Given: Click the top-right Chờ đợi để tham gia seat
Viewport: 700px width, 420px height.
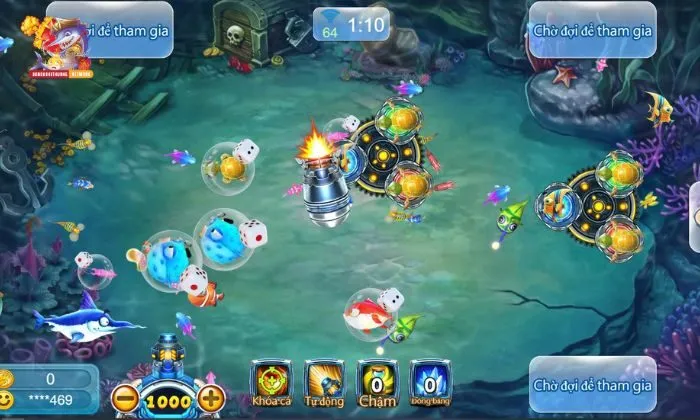Looking at the screenshot, I should (592, 30).
